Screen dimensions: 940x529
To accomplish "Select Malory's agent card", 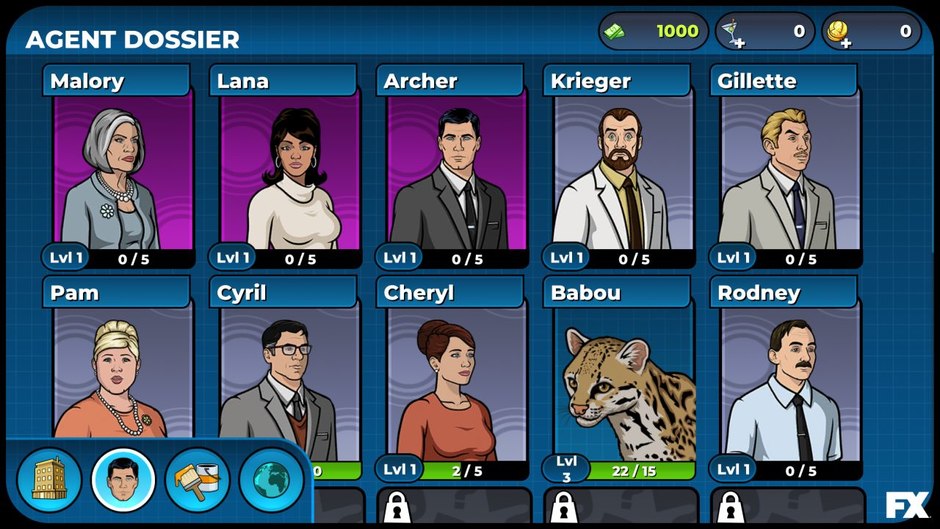I will click(x=122, y=170).
